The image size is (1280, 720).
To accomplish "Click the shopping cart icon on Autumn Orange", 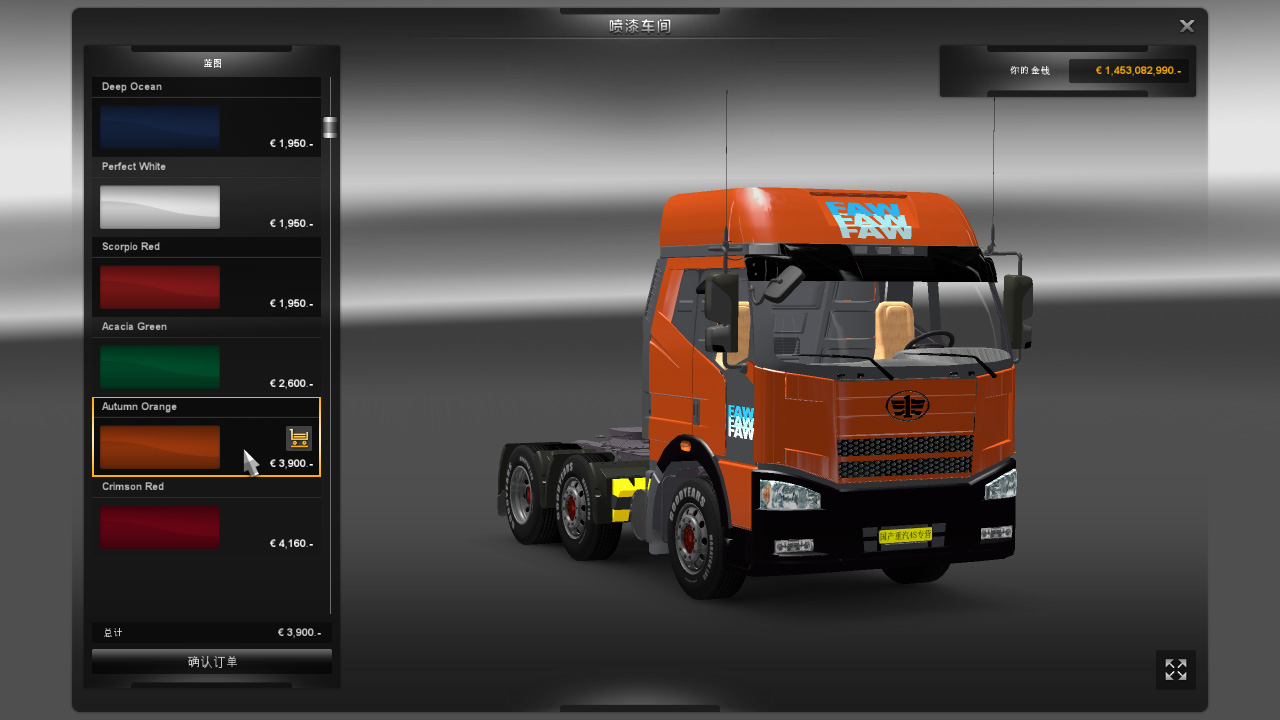I will click(299, 438).
